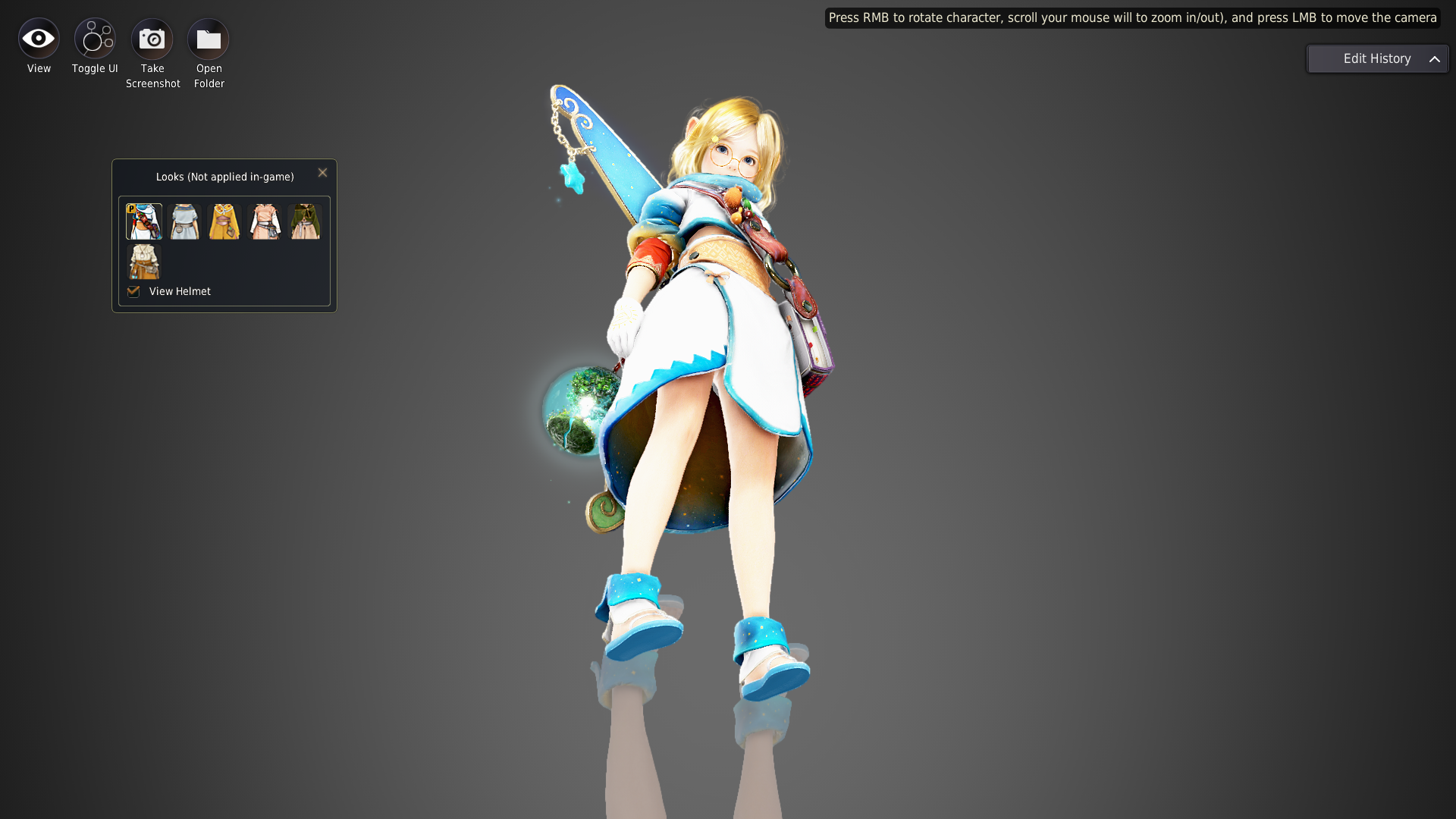Select the white blouse with orange skirt look
The width and height of the screenshot is (1456, 819).
pos(143,262)
